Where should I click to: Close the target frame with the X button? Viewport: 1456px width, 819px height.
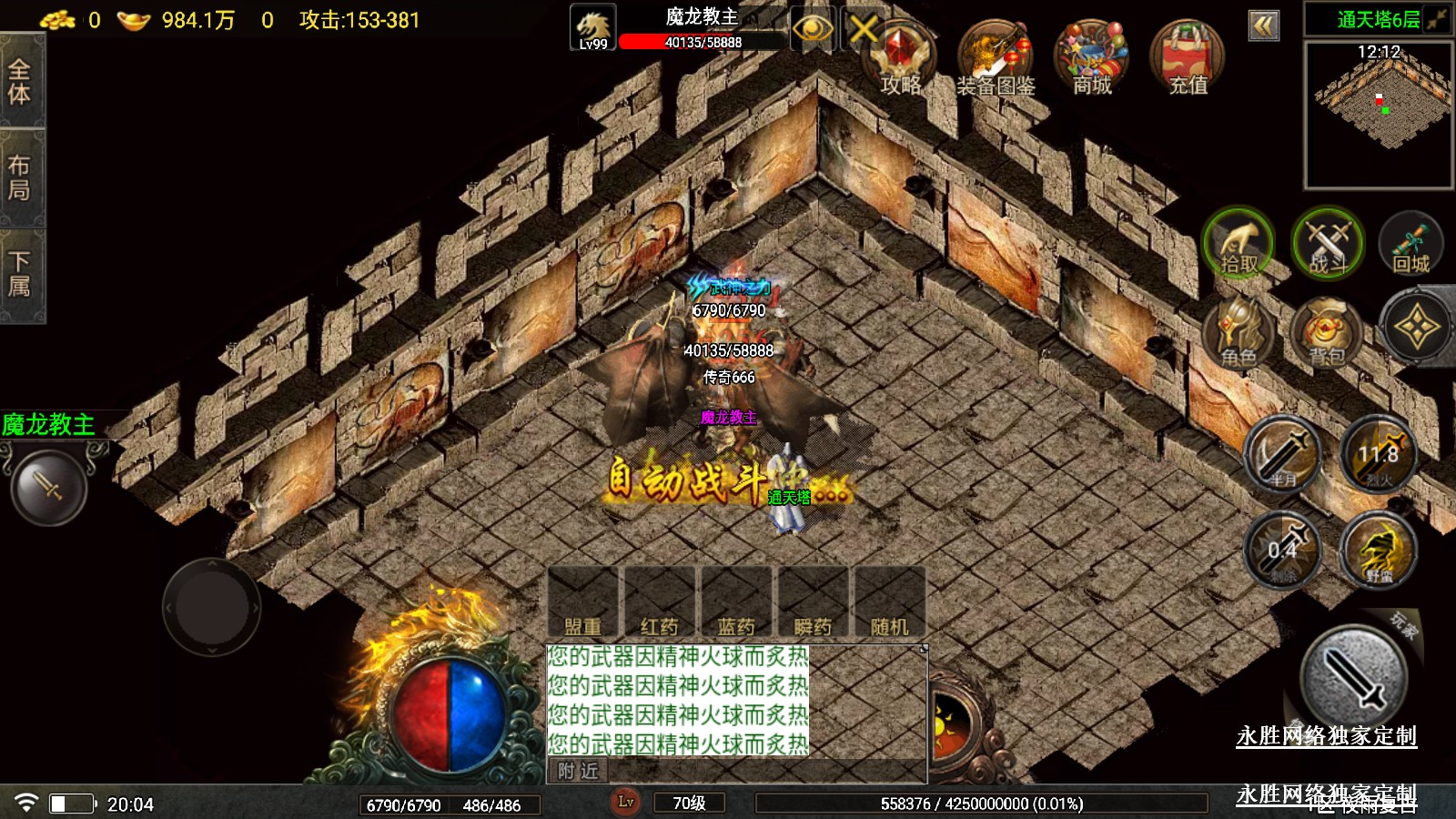(864, 29)
